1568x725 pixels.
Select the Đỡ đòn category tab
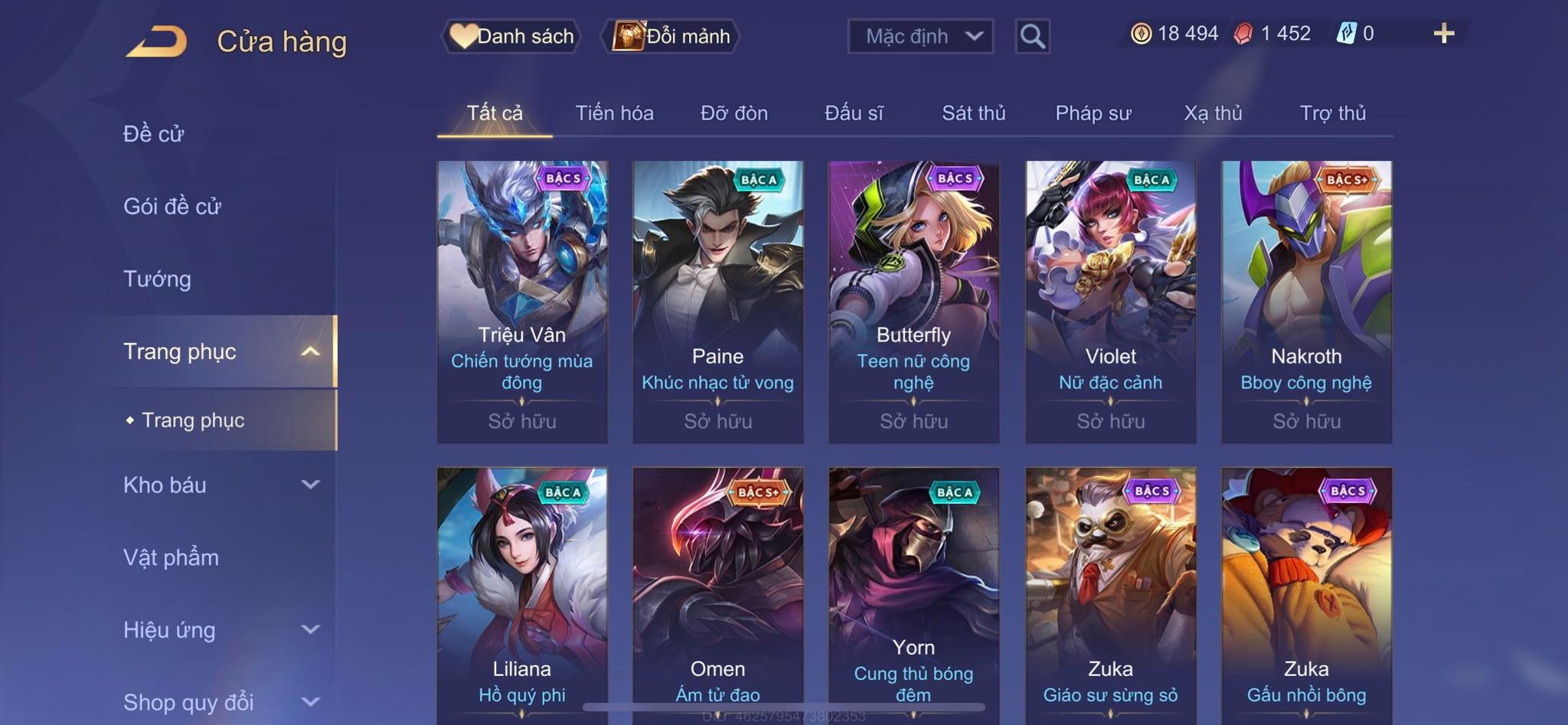[733, 113]
